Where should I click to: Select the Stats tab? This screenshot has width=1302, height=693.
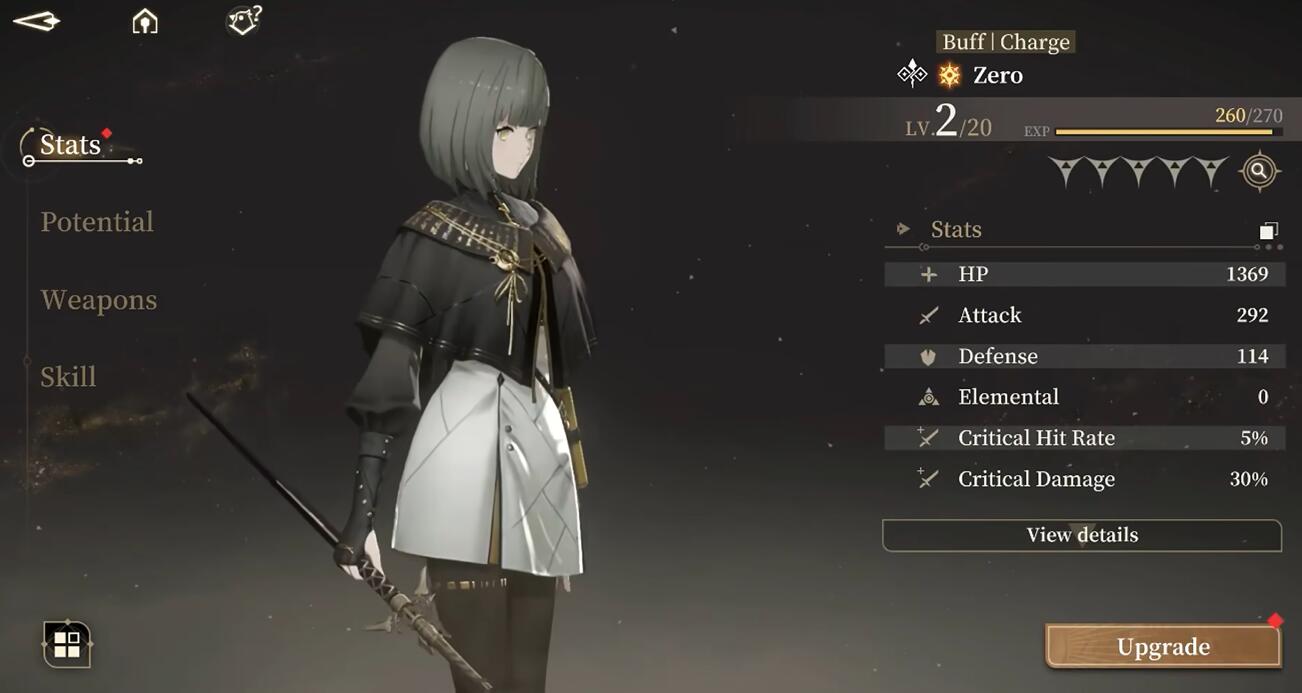tap(71, 145)
